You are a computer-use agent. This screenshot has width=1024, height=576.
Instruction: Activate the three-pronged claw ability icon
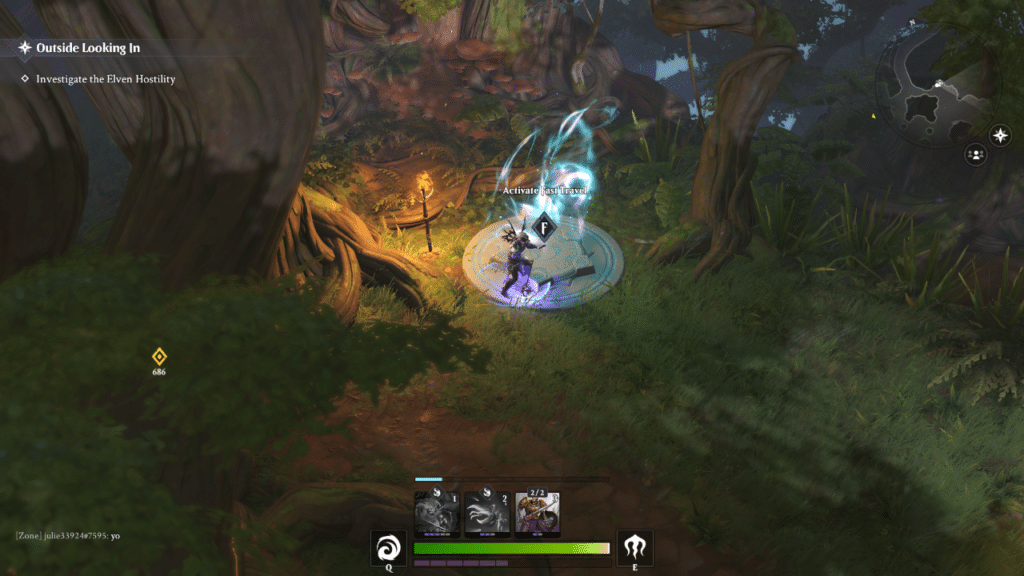click(x=635, y=548)
